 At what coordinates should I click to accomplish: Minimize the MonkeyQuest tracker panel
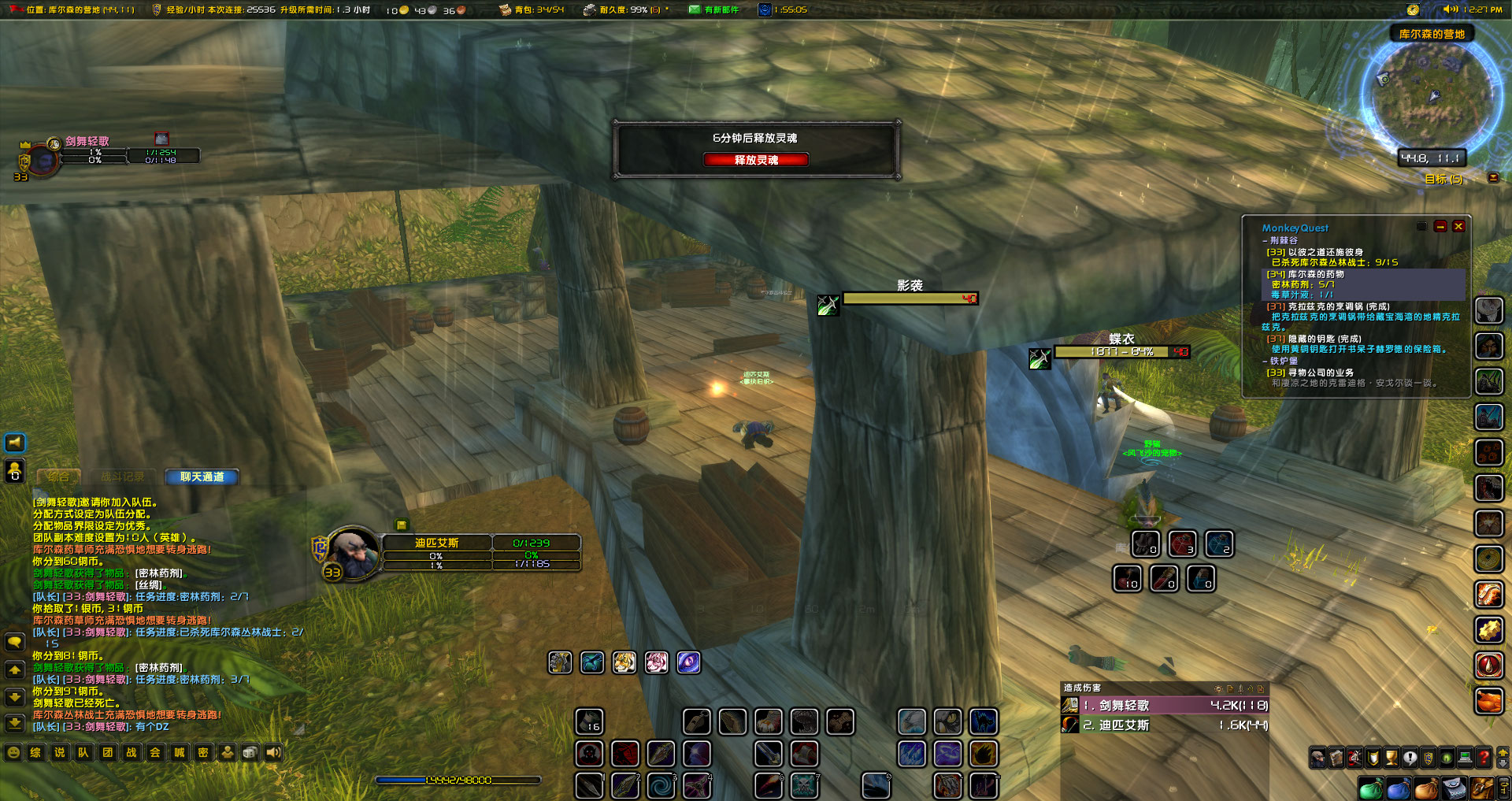pos(1440,226)
